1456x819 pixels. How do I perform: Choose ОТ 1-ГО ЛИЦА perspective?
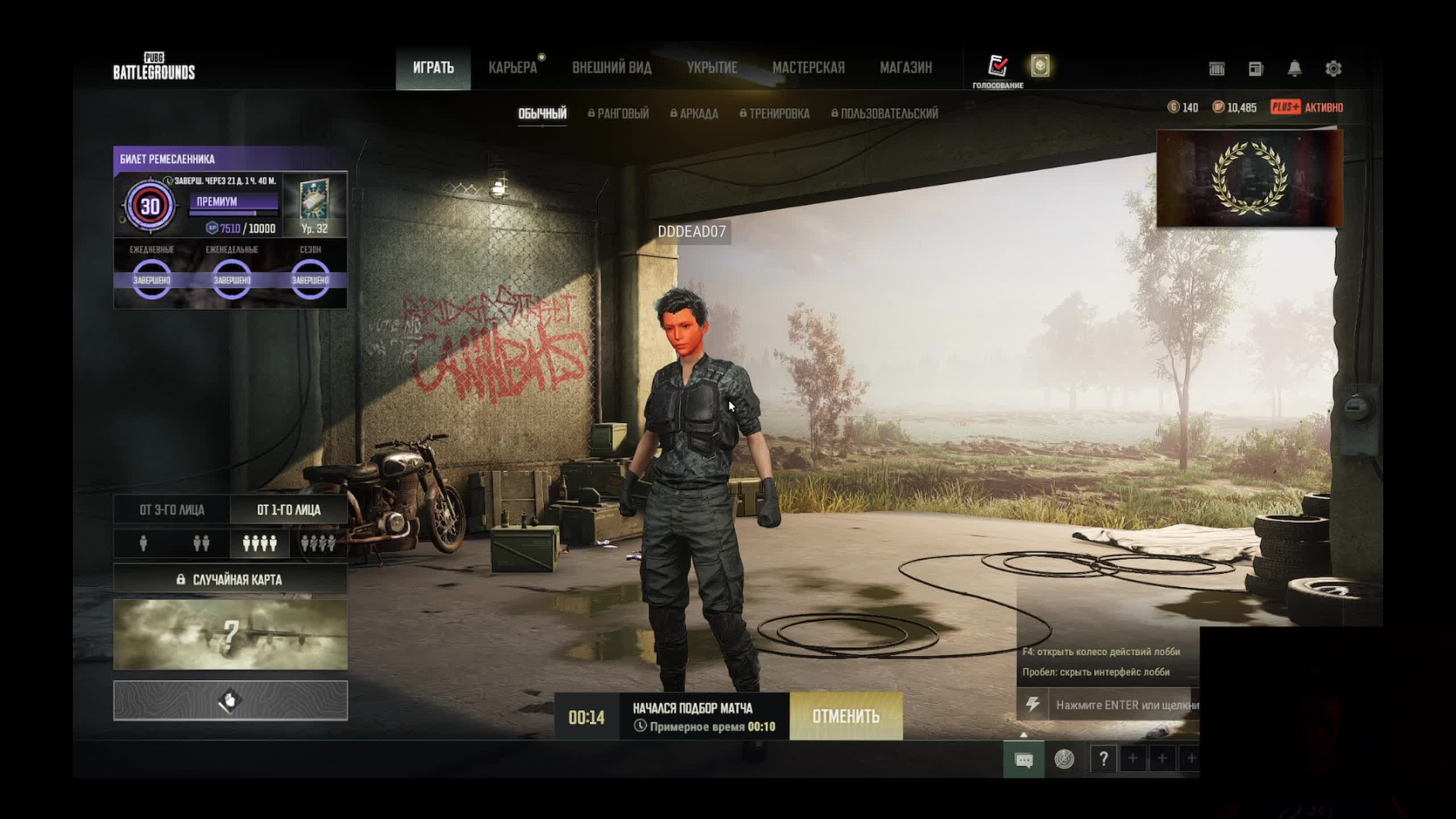288,510
